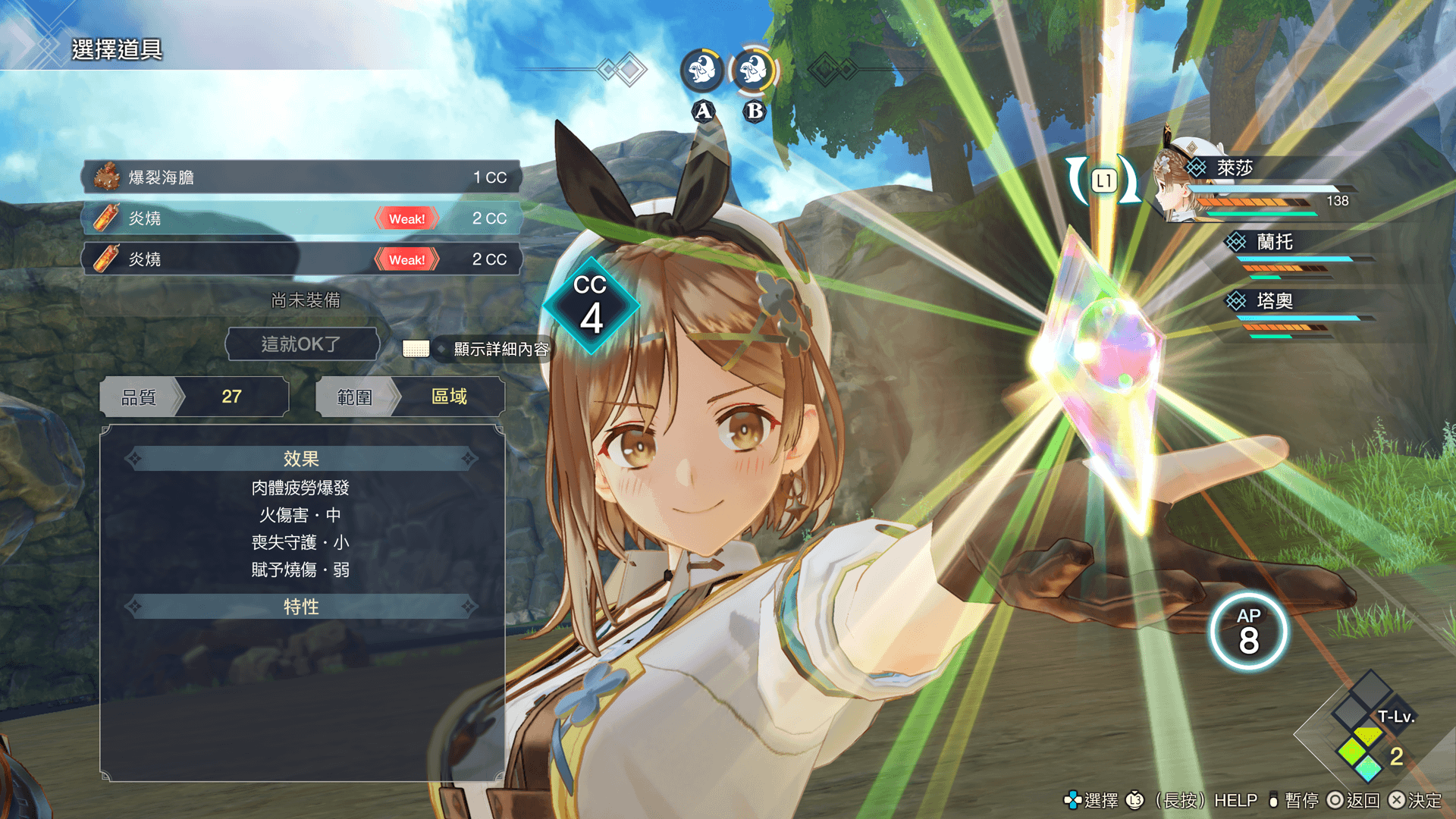Target enemy portrait labeled A

point(702,71)
